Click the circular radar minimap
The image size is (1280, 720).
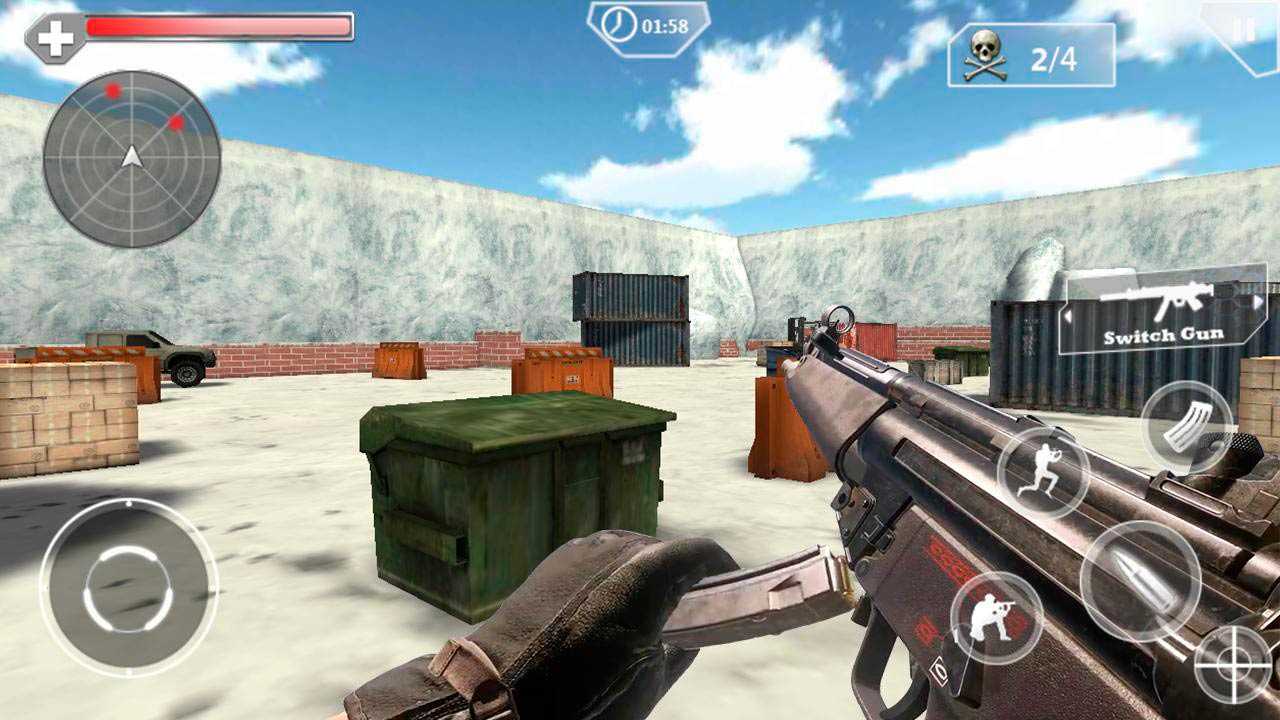point(132,158)
